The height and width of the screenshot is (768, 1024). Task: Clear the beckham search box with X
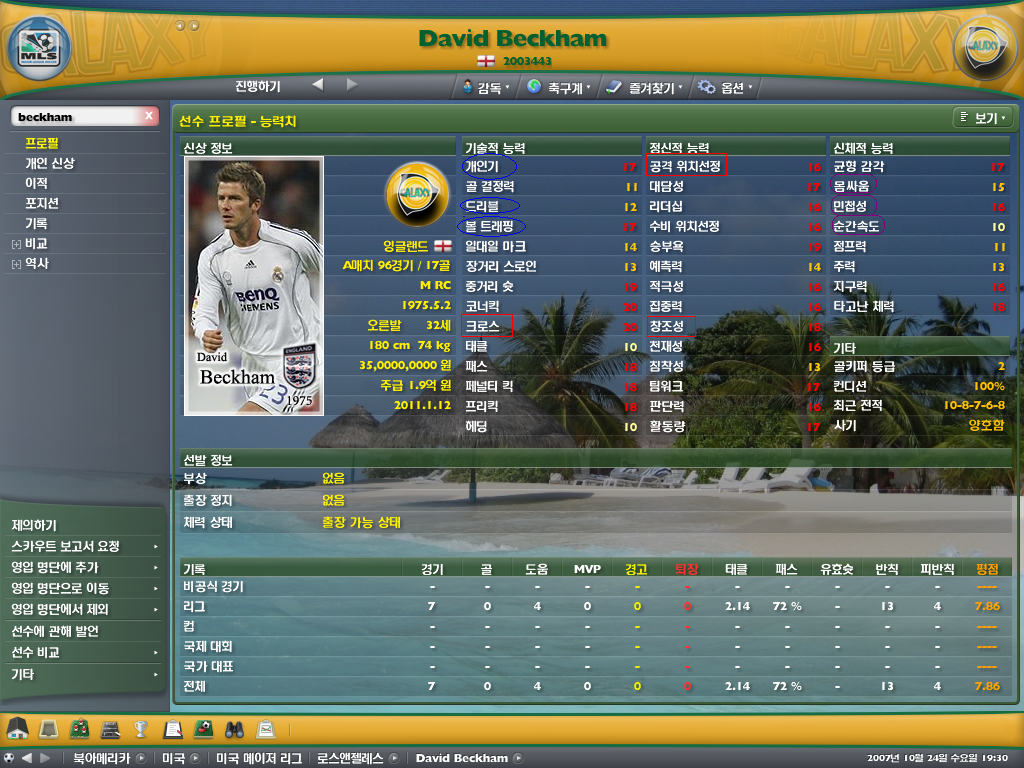[149, 117]
